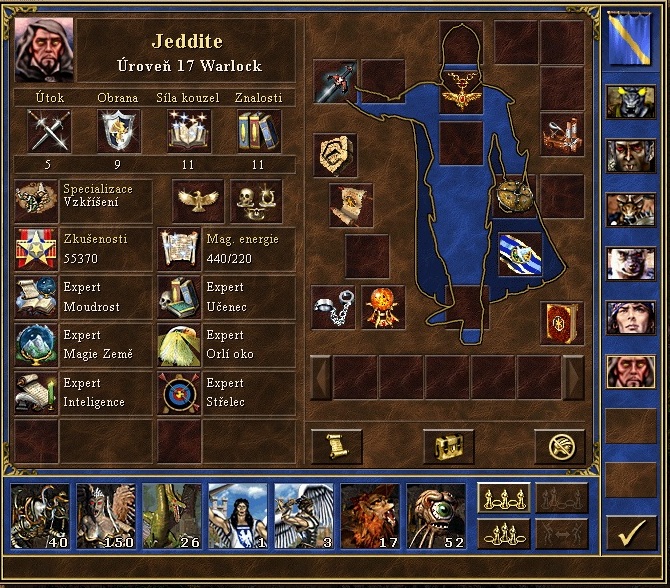The height and width of the screenshot is (588, 670).
Task: Click the Expert Moudrost skill
Action: click(83, 298)
